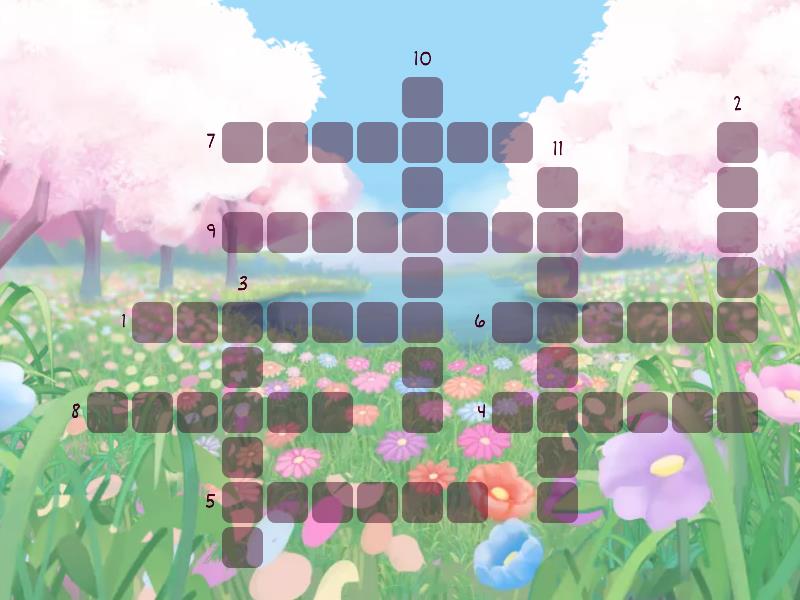Select the bottom cell of 3 down
800x600 pixels.
[242, 547]
